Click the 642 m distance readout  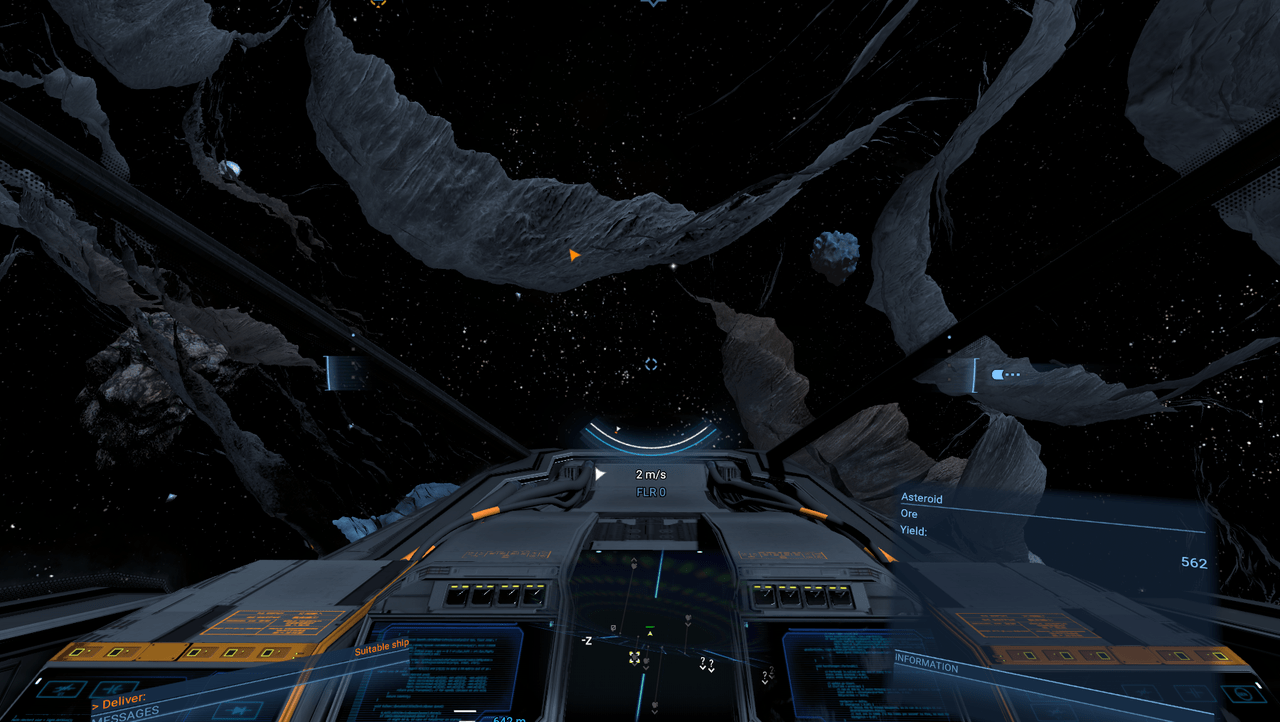pyautogui.click(x=510, y=717)
